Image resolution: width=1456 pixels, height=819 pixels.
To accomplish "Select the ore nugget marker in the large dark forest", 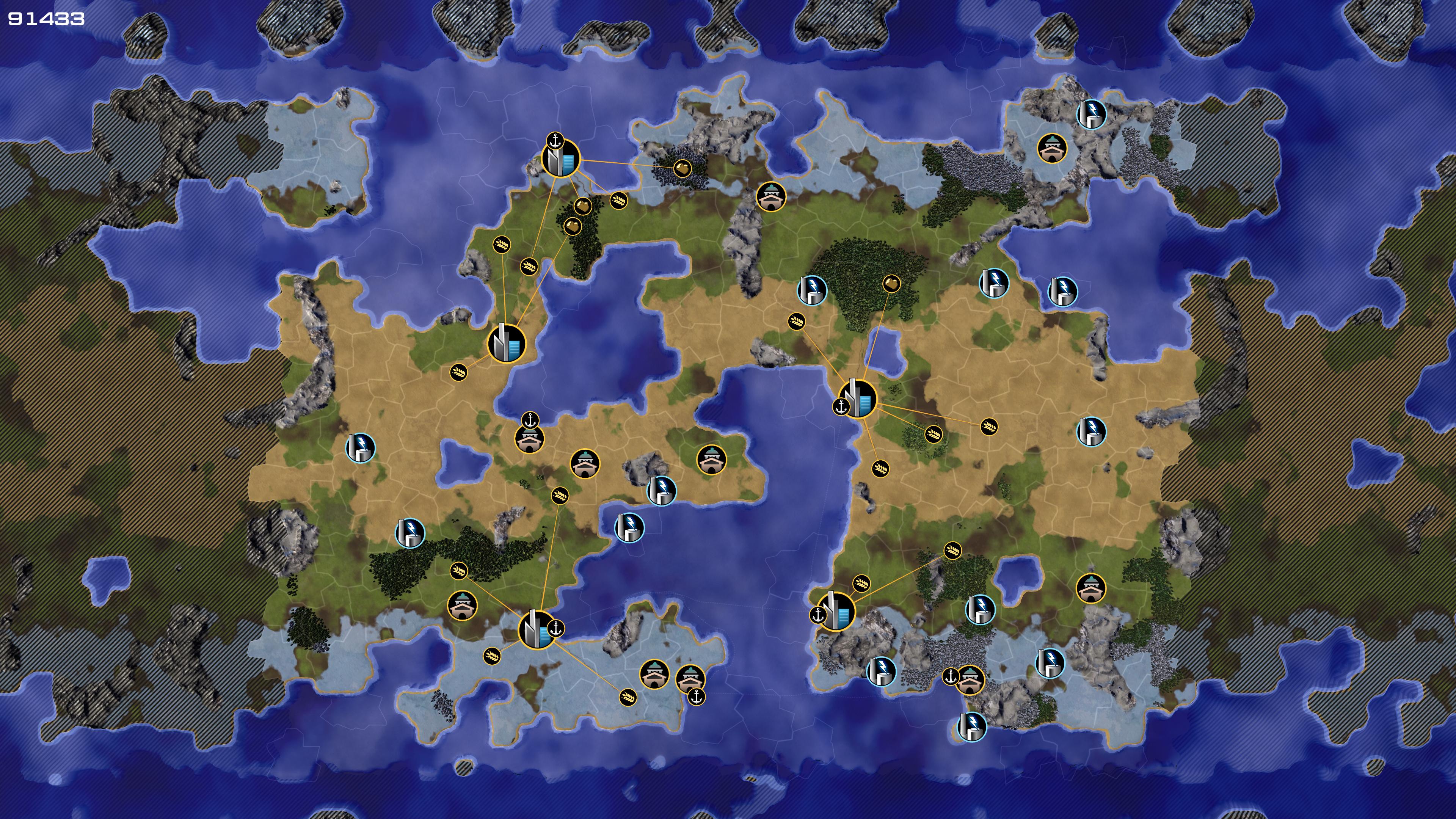I will 891,284.
